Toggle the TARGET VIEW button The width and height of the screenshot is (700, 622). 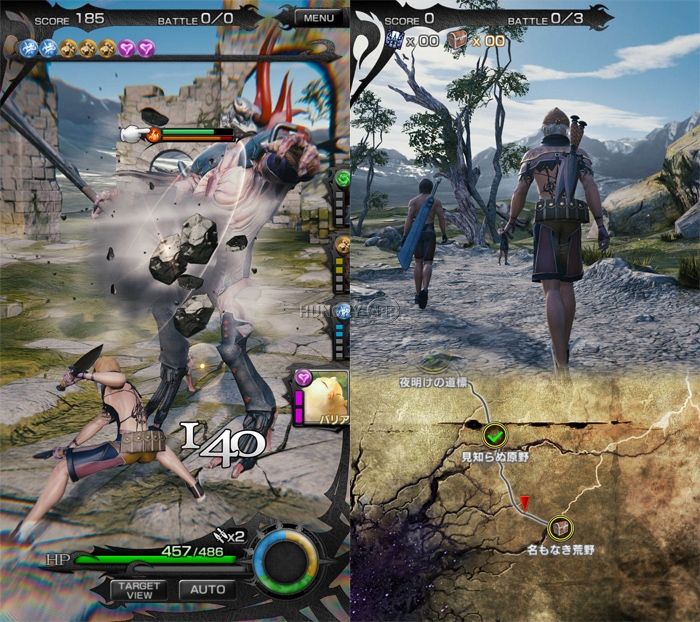pos(139,589)
